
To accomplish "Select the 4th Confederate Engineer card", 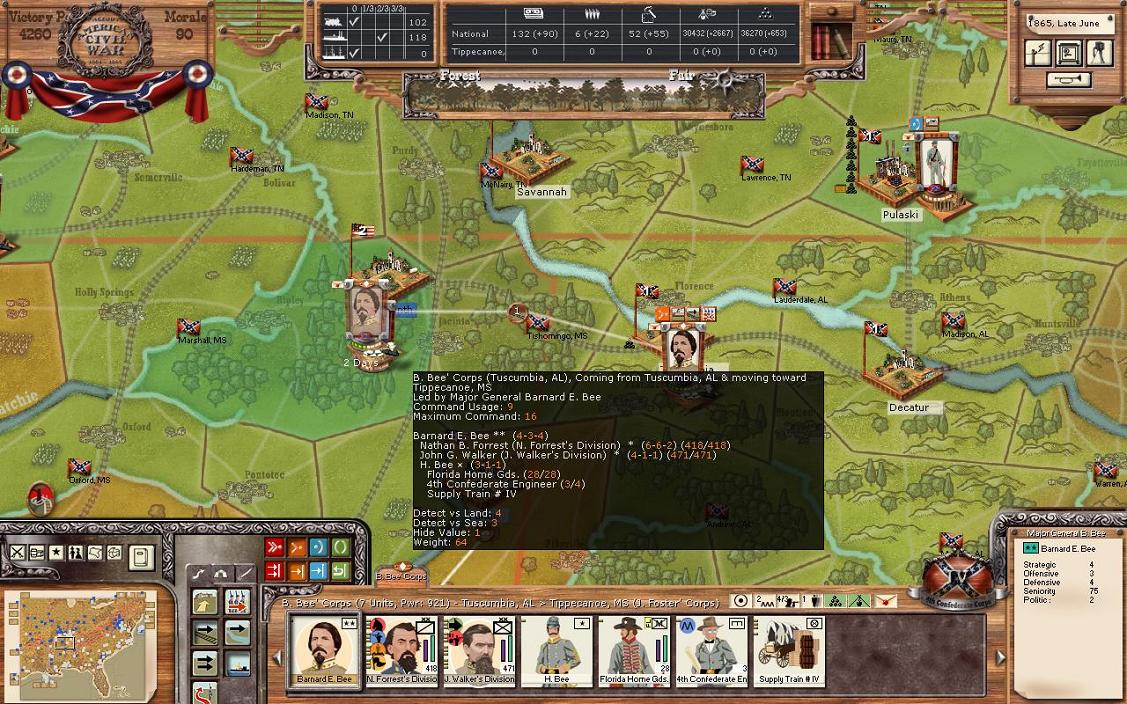I will (x=710, y=651).
